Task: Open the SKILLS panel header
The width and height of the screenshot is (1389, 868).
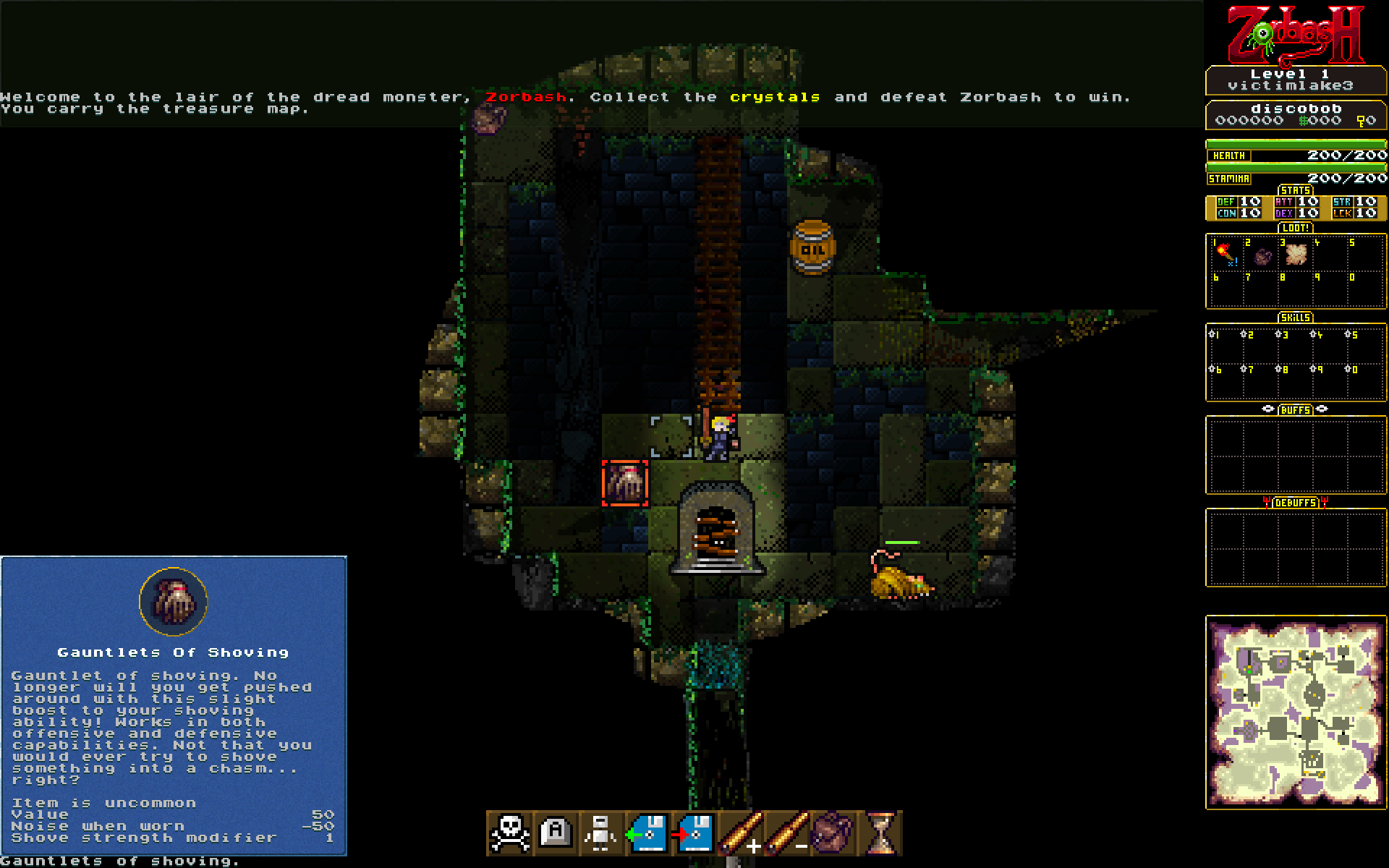Action: (x=1296, y=318)
